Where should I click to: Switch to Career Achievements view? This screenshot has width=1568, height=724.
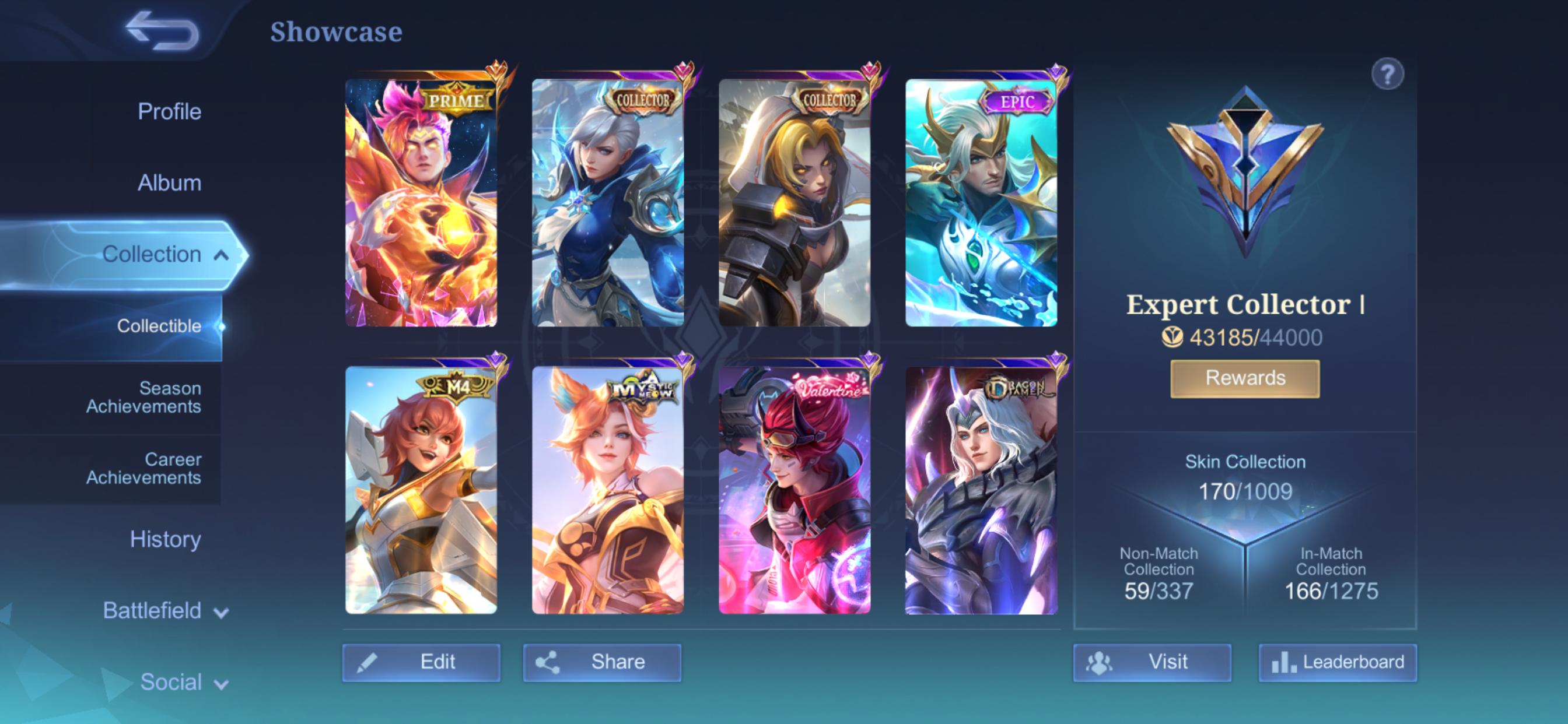point(145,470)
